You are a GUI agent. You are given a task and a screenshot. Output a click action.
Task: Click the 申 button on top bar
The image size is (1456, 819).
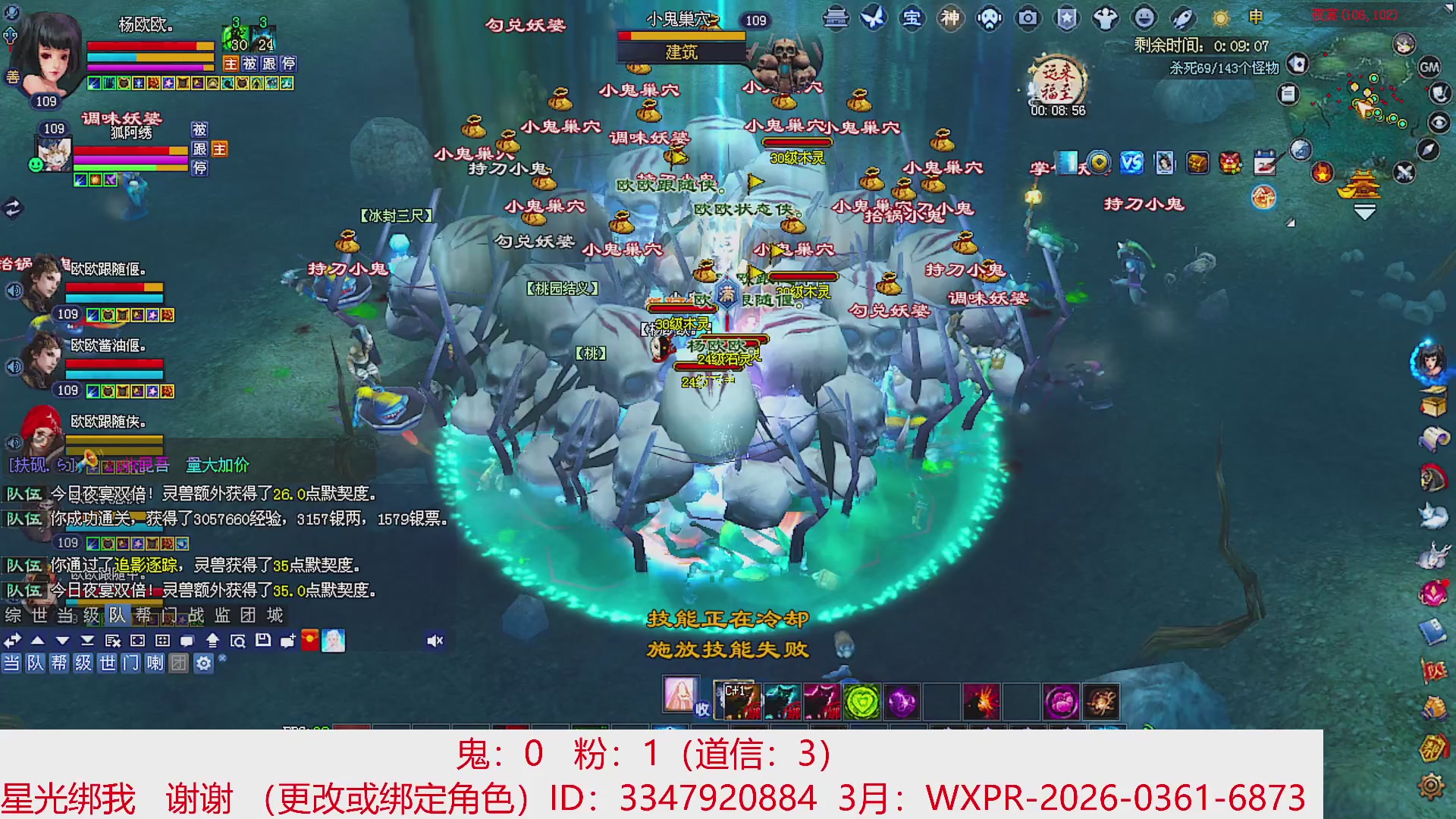pyautogui.click(x=1255, y=17)
